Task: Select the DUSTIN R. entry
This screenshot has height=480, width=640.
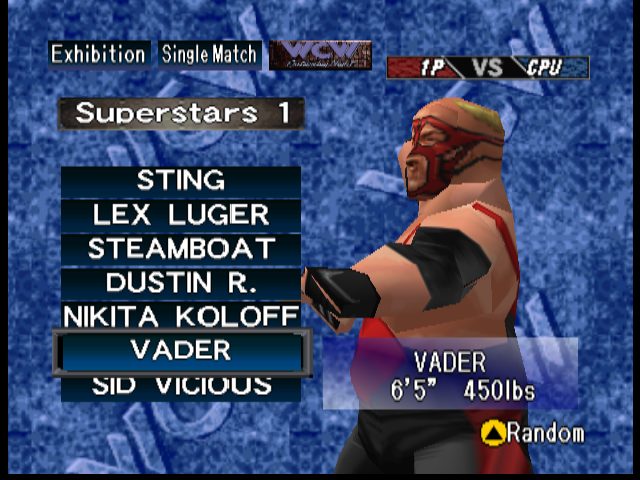Action: (x=180, y=283)
